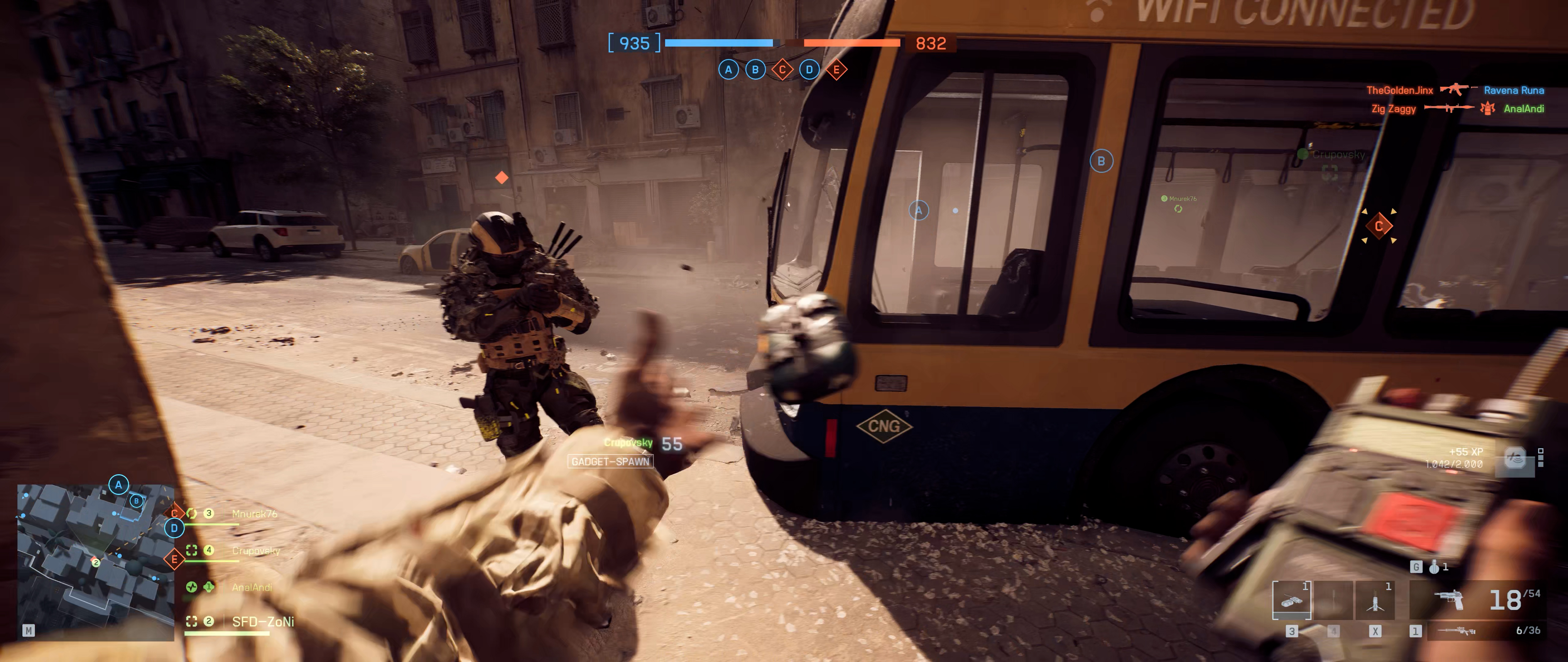Screen dimensions: 1568x662
Task: Select the grenade icon
Action: pyautogui.click(x=1434, y=567)
